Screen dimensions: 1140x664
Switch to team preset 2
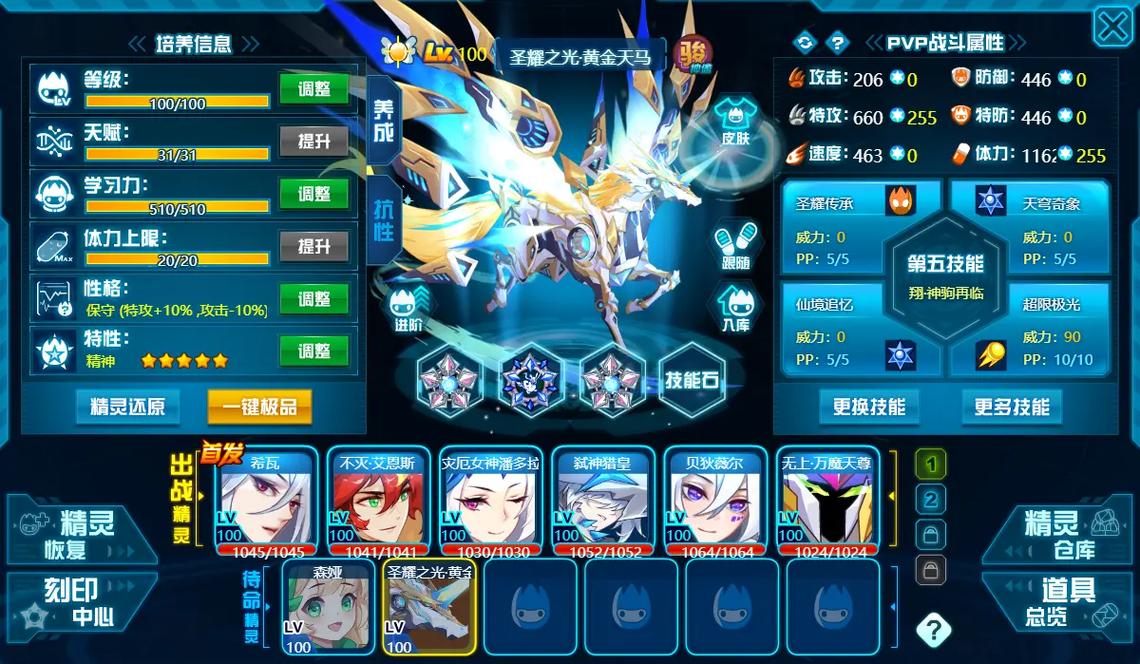click(x=931, y=499)
